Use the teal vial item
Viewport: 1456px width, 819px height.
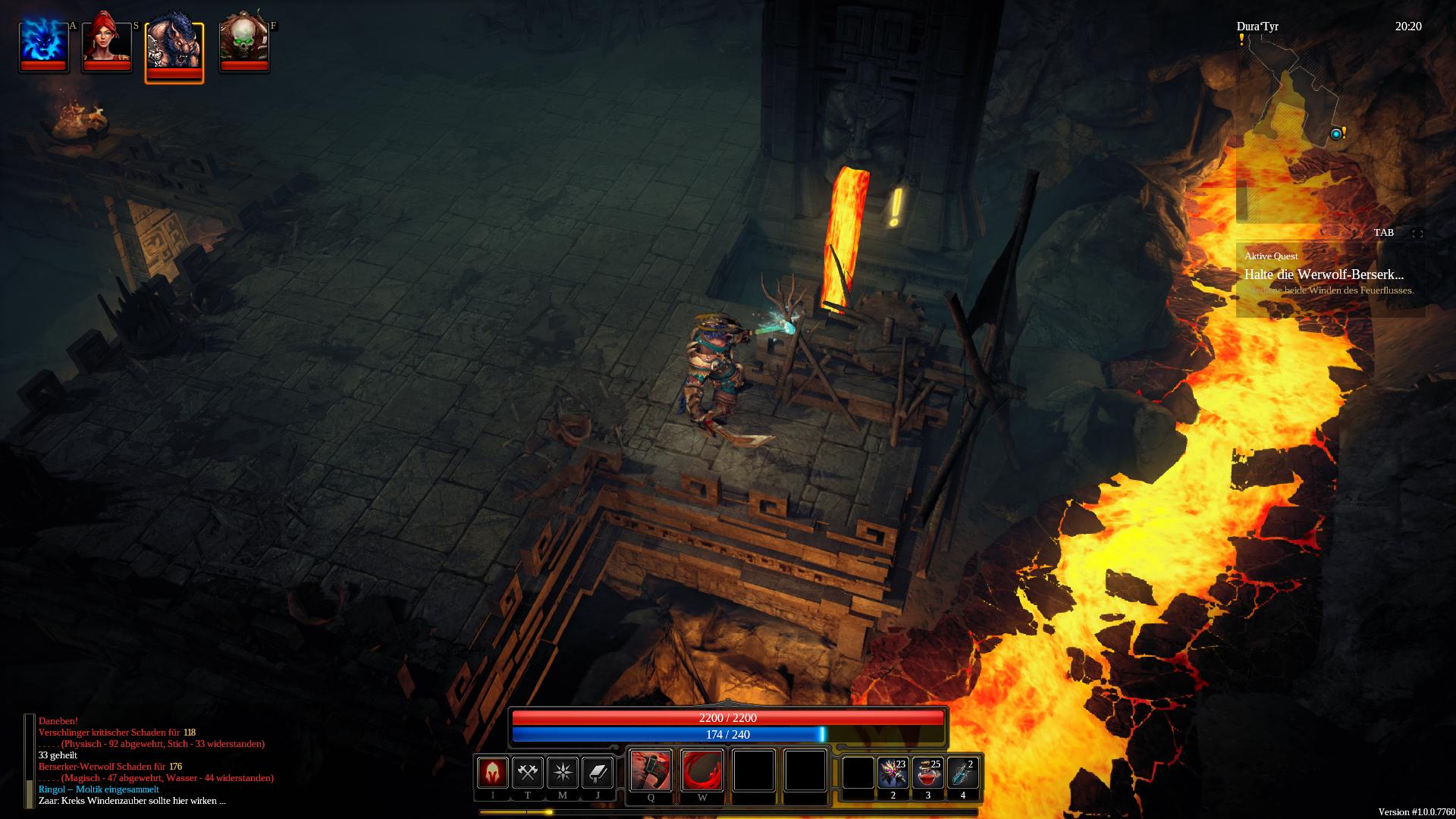962,773
